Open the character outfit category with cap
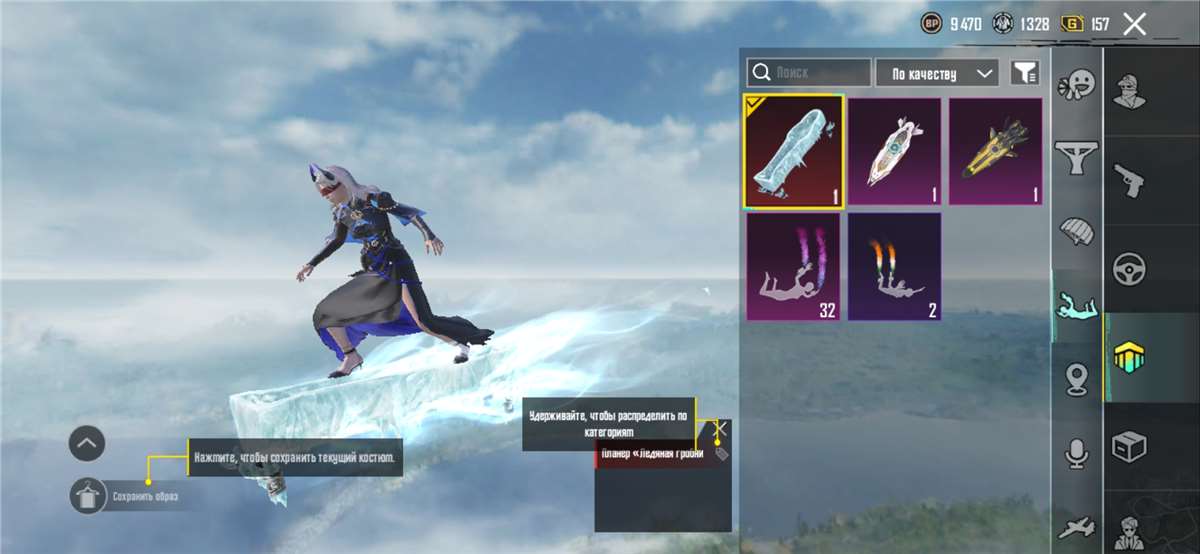The width and height of the screenshot is (1200, 554). 1130,92
